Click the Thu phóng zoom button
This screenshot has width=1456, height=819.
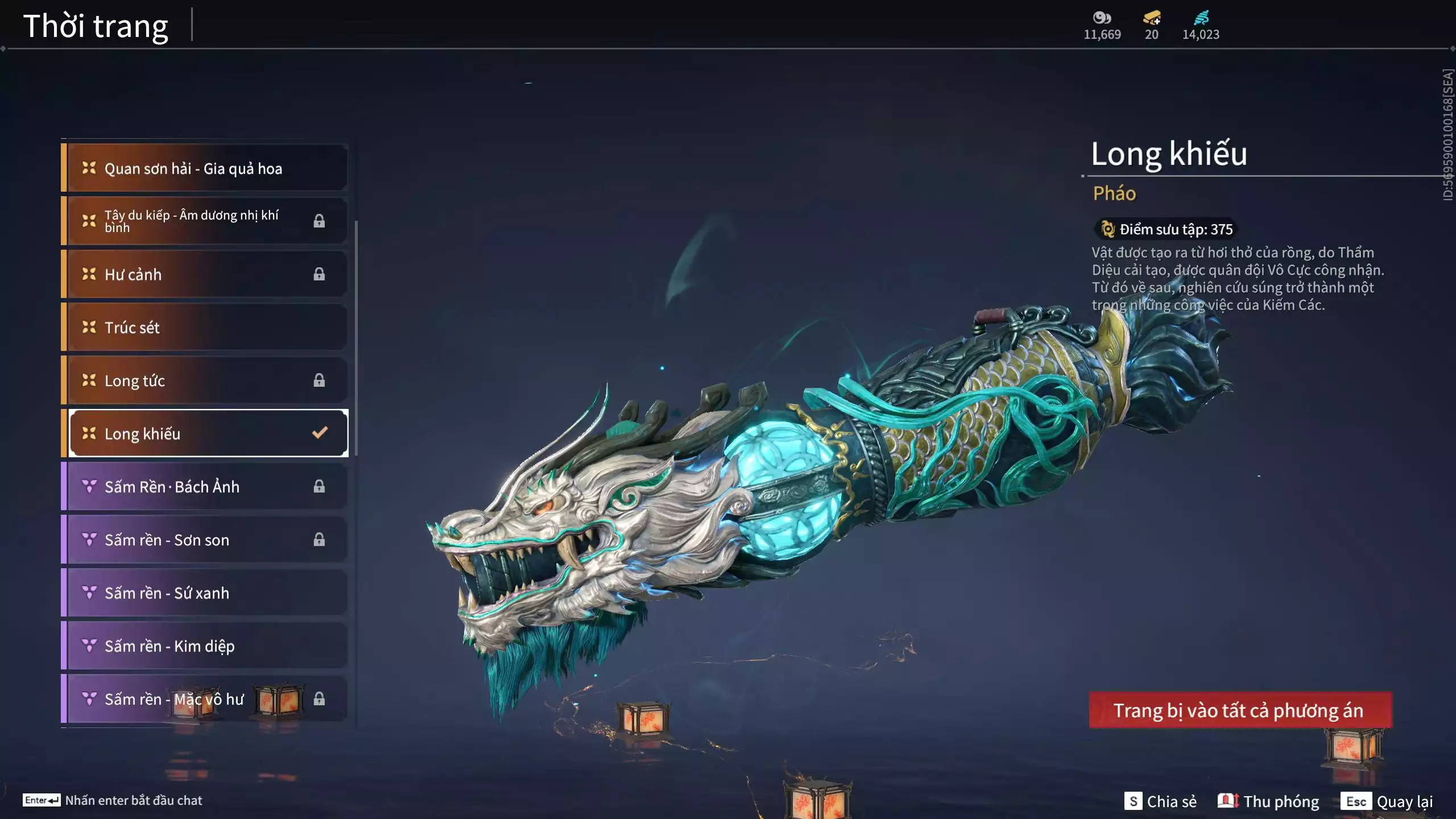click(1268, 801)
